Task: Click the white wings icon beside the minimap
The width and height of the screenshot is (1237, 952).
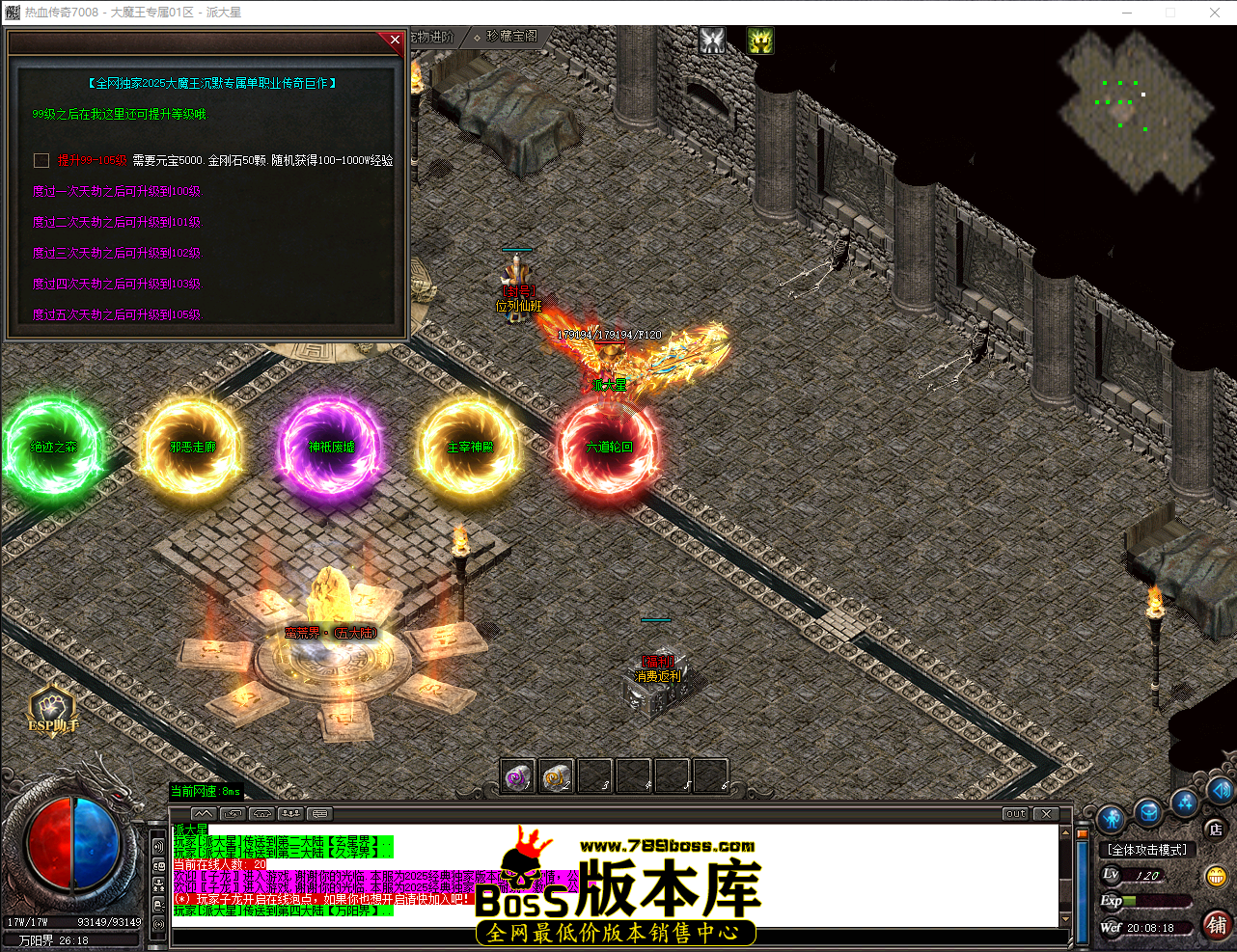Action: (712, 40)
